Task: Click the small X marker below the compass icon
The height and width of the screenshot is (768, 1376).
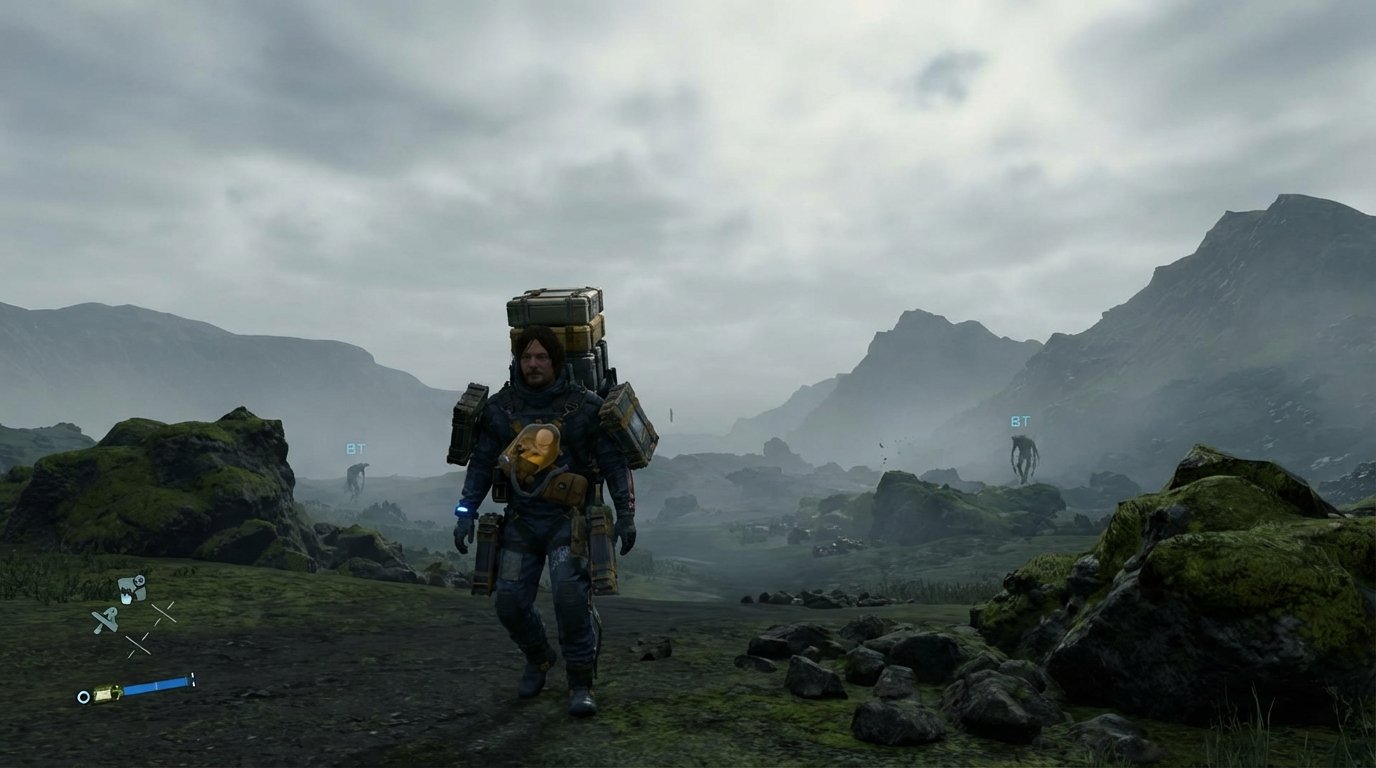Action: click(x=139, y=643)
